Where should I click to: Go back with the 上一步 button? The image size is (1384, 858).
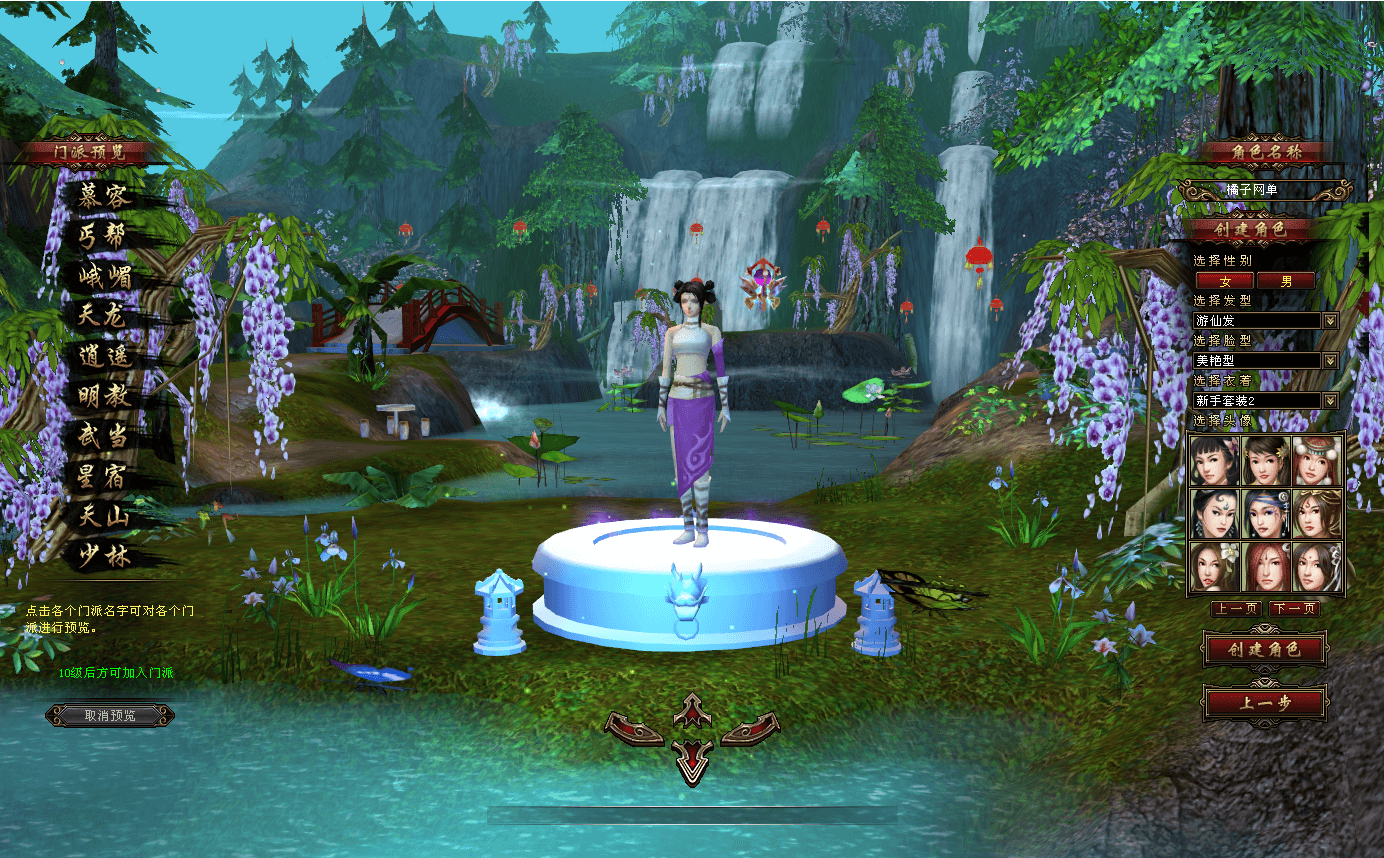(x=1265, y=702)
